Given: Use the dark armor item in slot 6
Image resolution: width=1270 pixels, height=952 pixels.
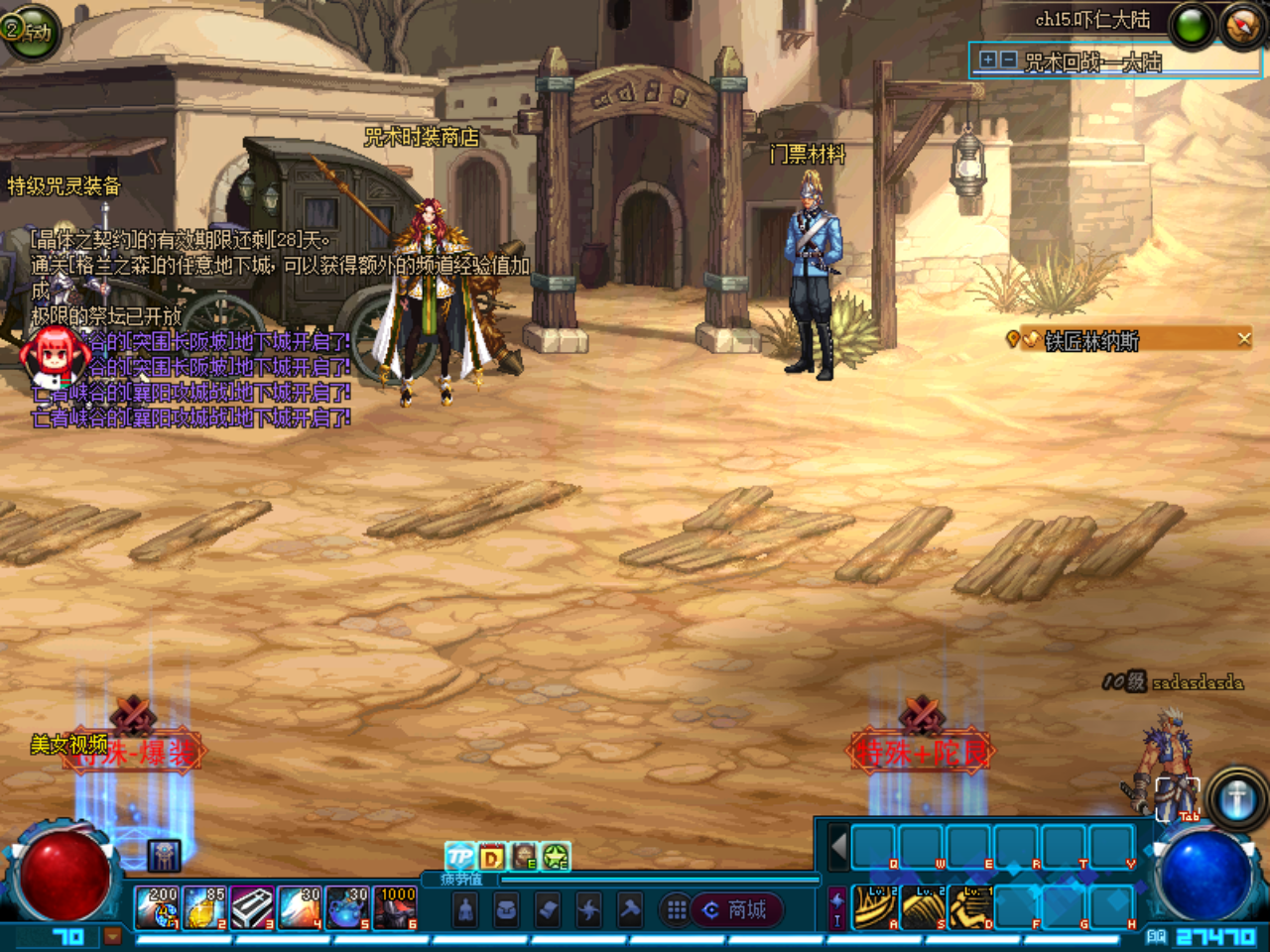Looking at the screenshot, I should tap(395, 907).
